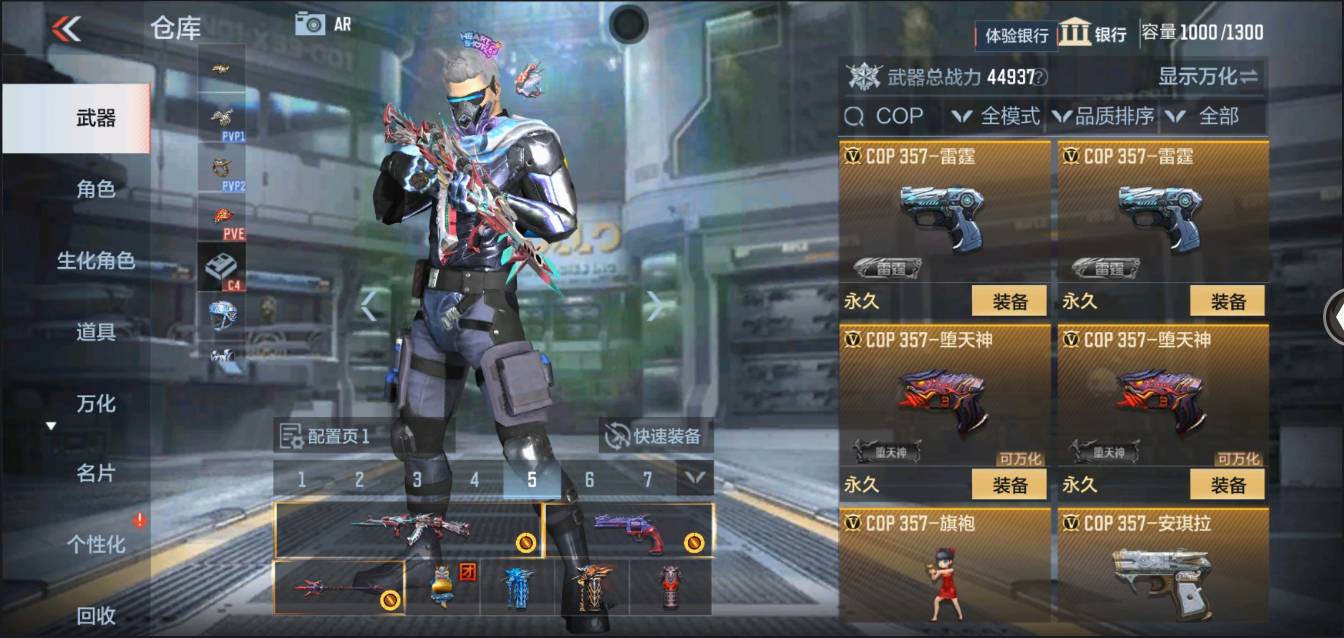Switch to the 角色 category

95,189
